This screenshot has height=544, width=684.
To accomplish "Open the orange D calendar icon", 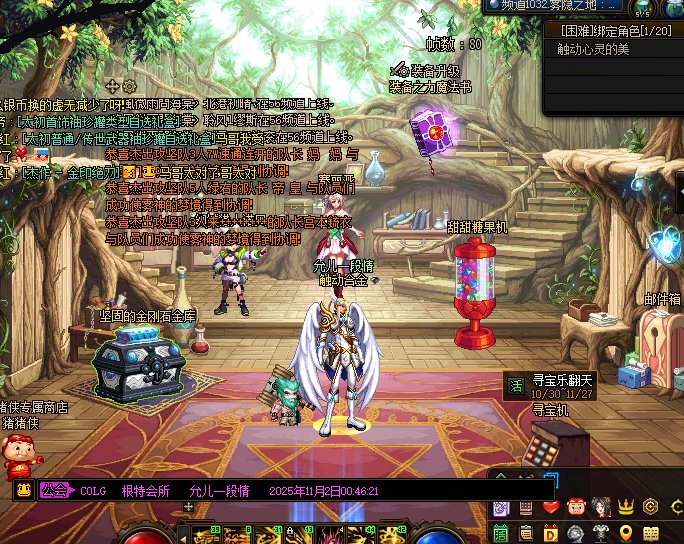I will (x=551, y=532).
